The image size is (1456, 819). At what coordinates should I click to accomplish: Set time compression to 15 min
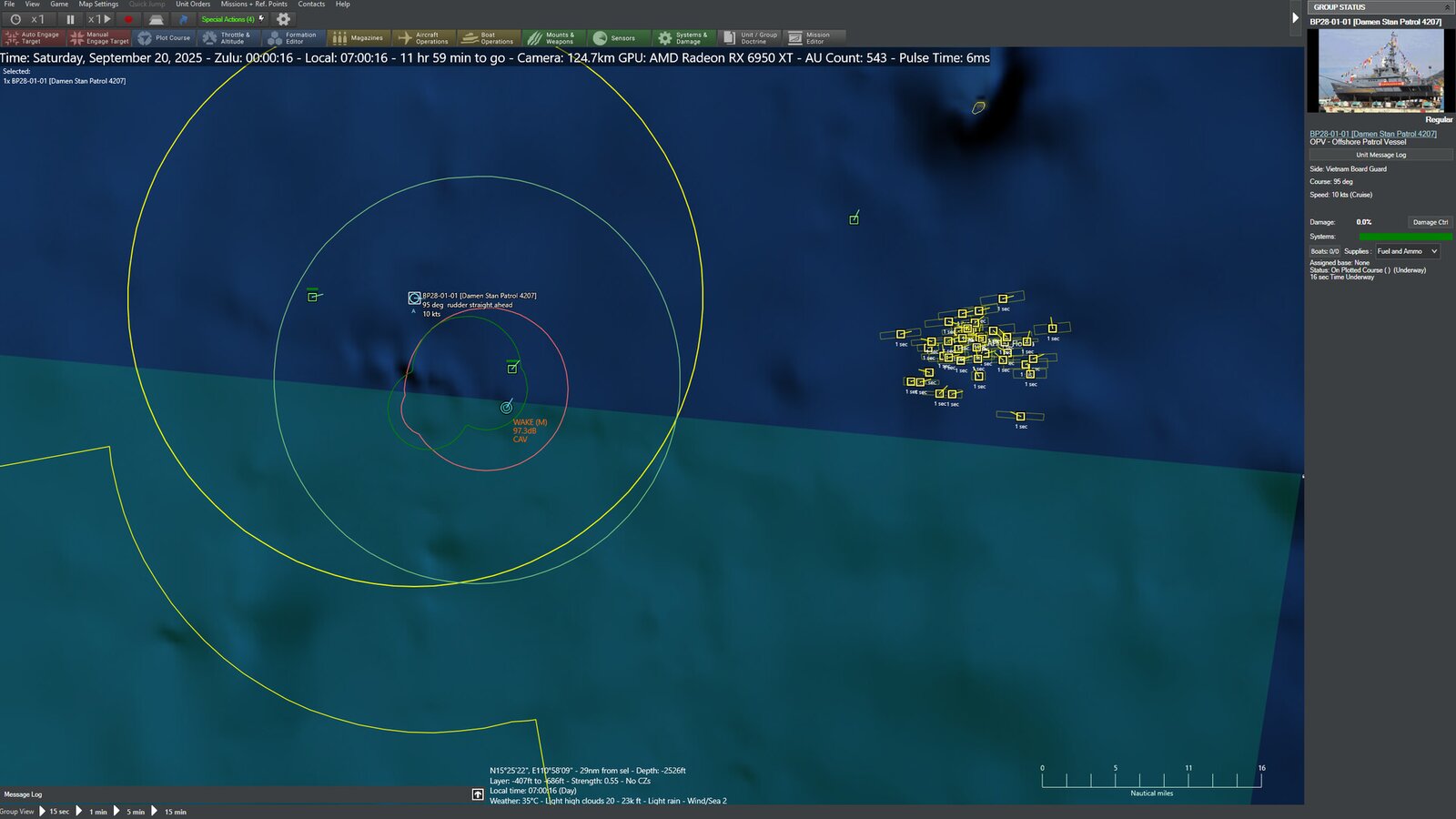tap(175, 810)
